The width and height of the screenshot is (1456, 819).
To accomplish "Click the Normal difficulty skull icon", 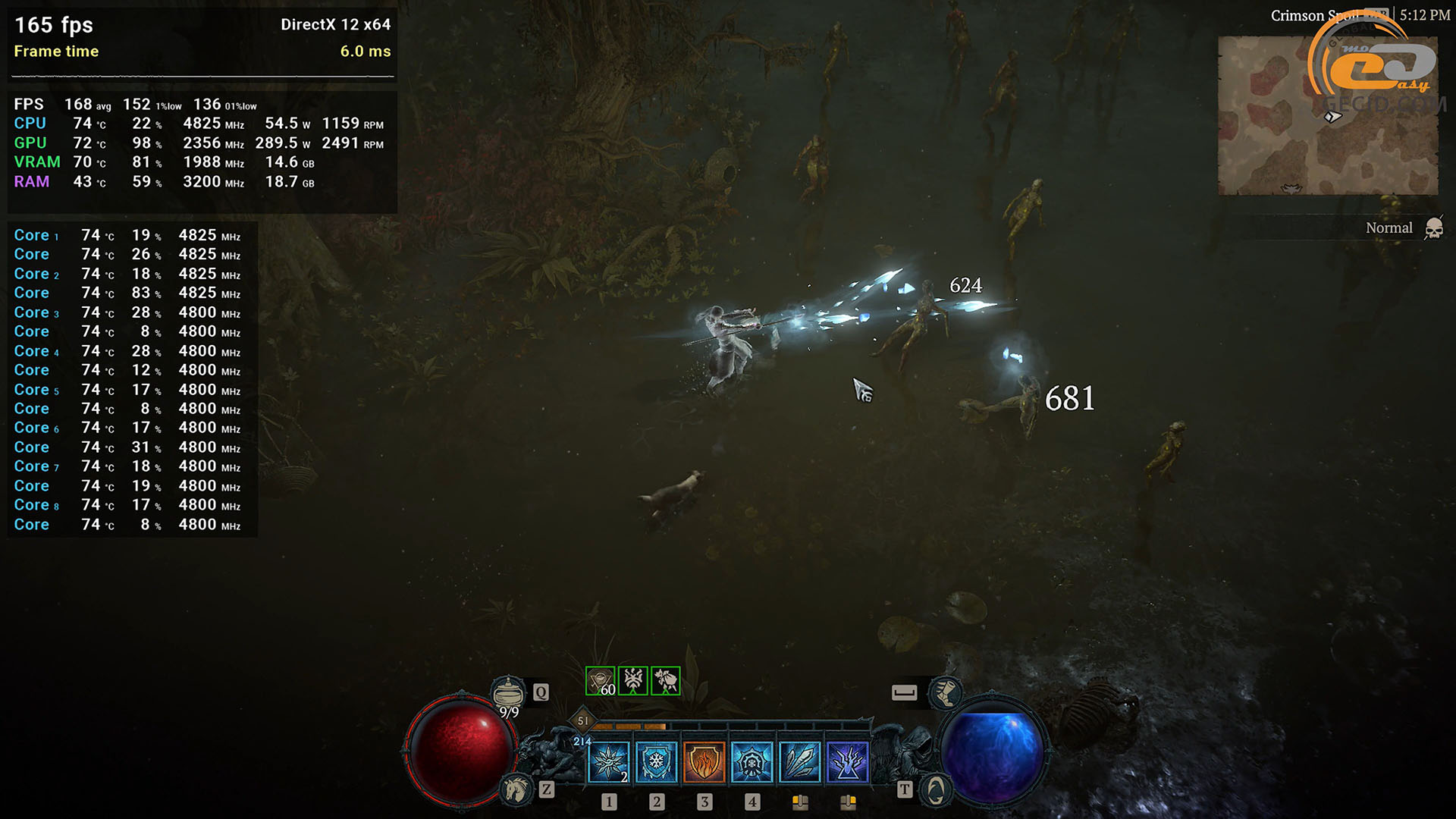I will click(1433, 228).
